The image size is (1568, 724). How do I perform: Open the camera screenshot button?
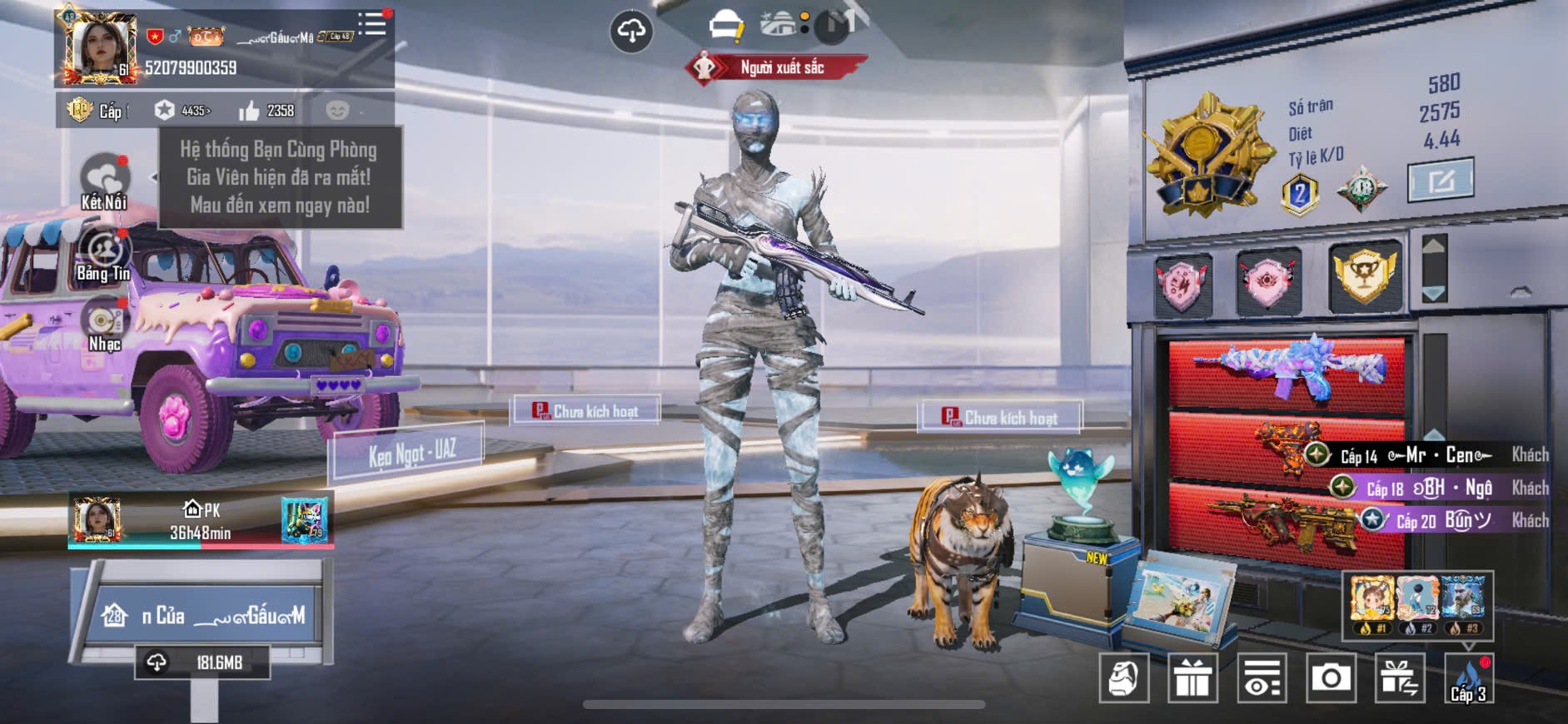point(1330,678)
